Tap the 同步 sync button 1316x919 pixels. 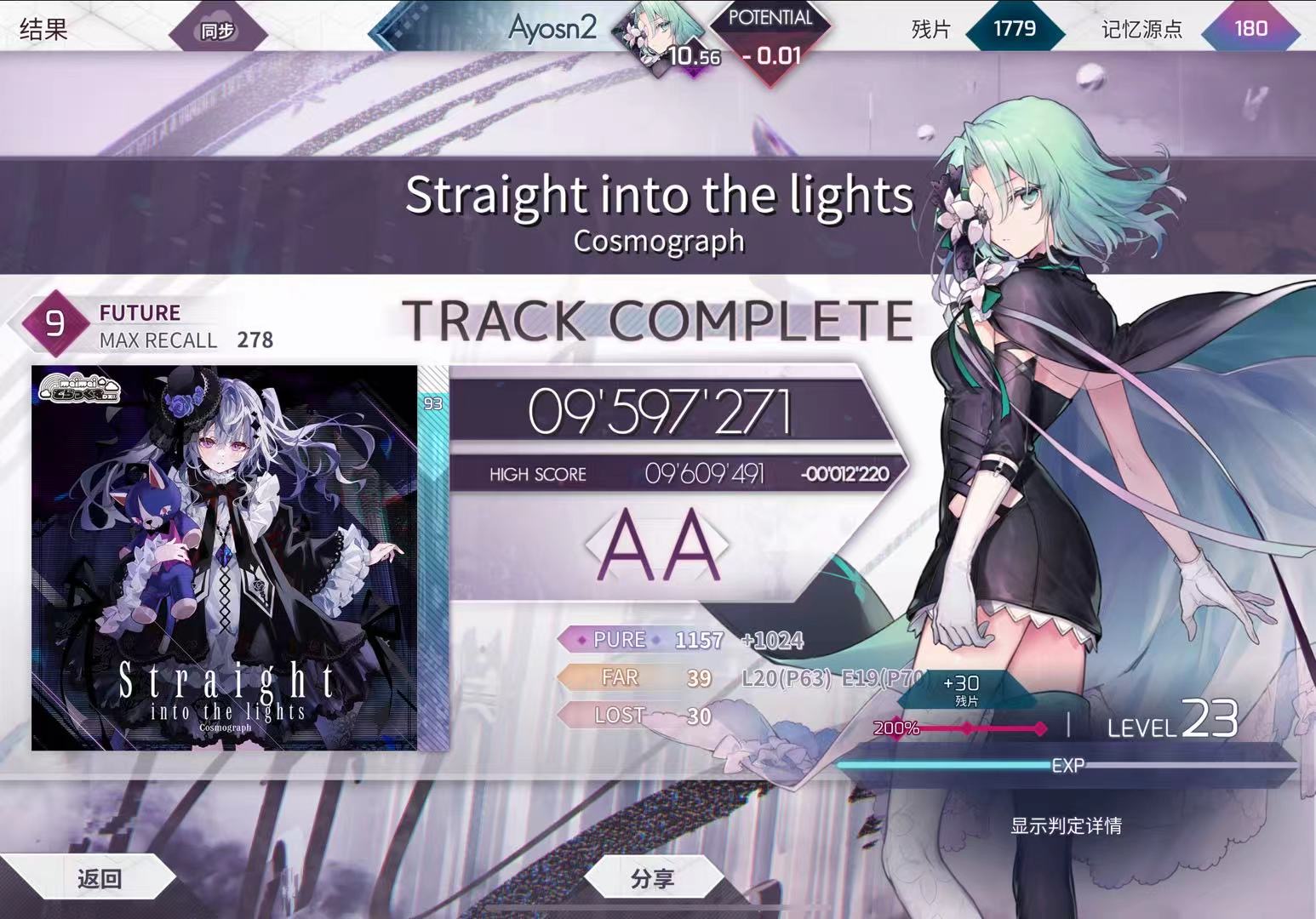217,31
